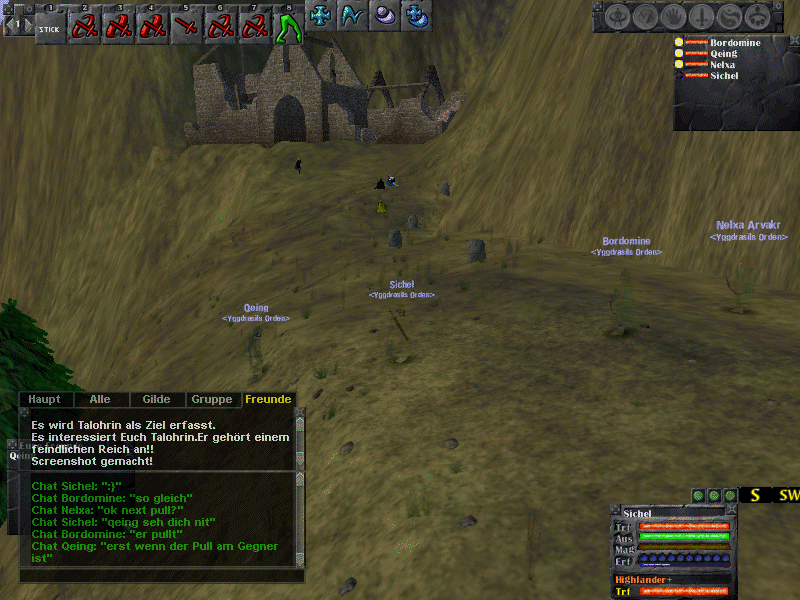
Task: Click the S-shaped rune stone button
Action: click(732, 17)
